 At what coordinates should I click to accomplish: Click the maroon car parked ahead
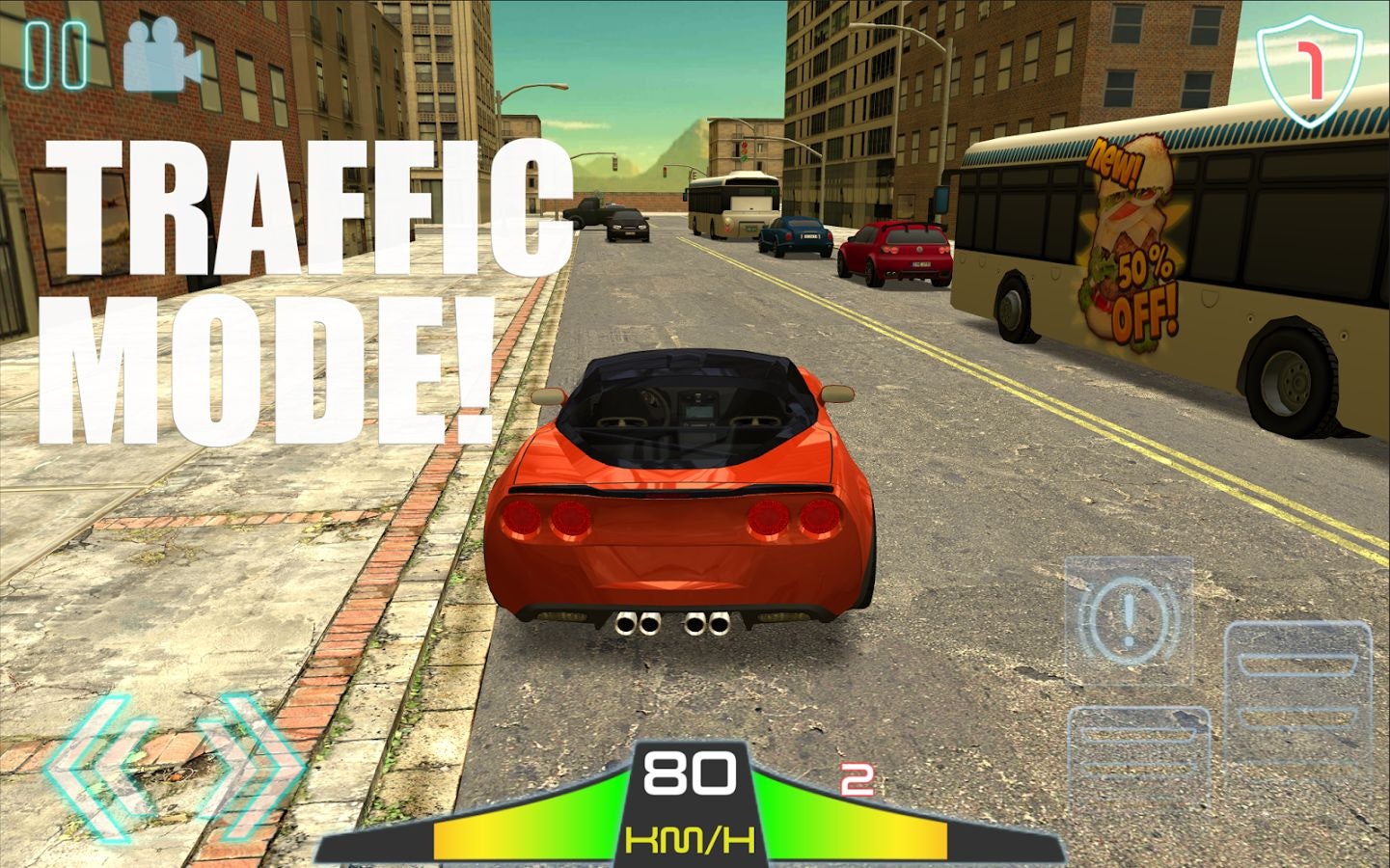897,254
